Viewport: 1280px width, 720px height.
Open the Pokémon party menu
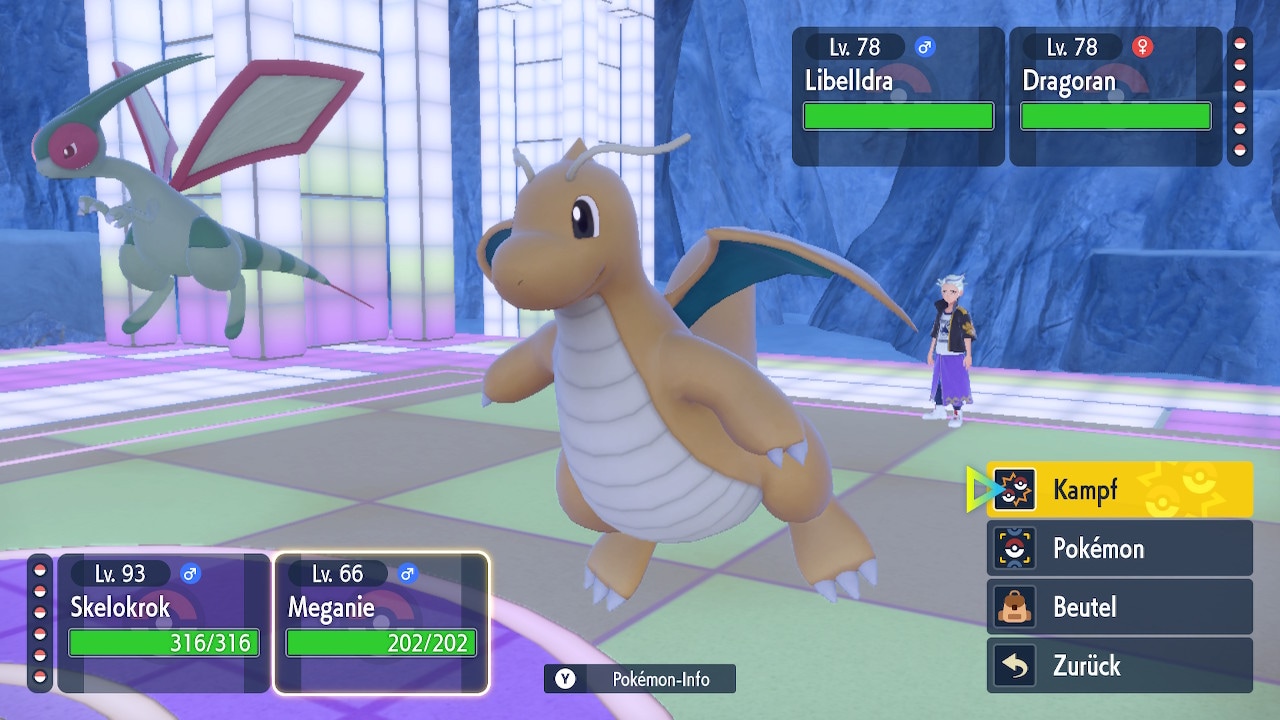1119,548
